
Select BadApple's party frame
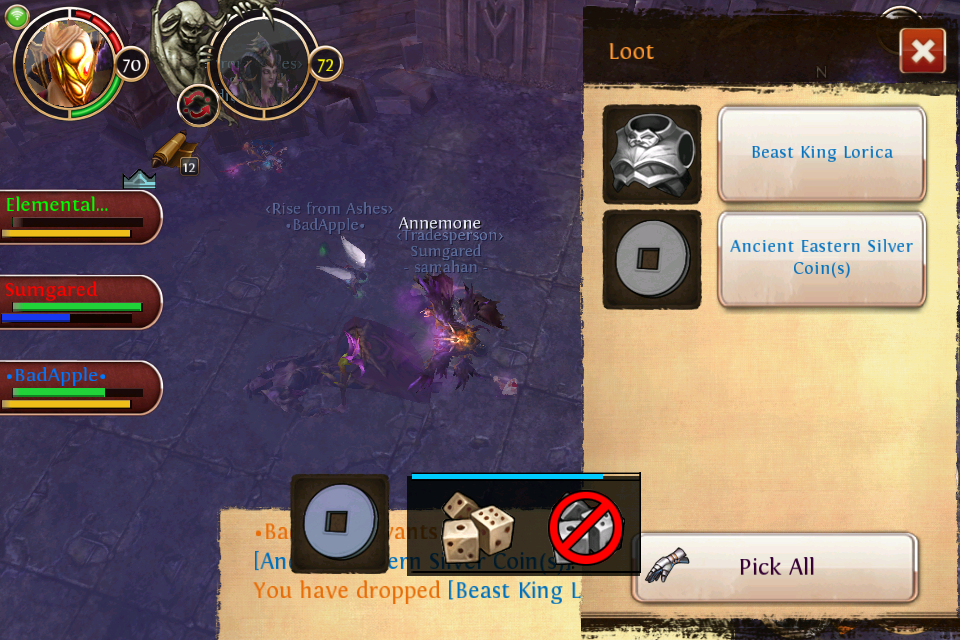[78, 387]
